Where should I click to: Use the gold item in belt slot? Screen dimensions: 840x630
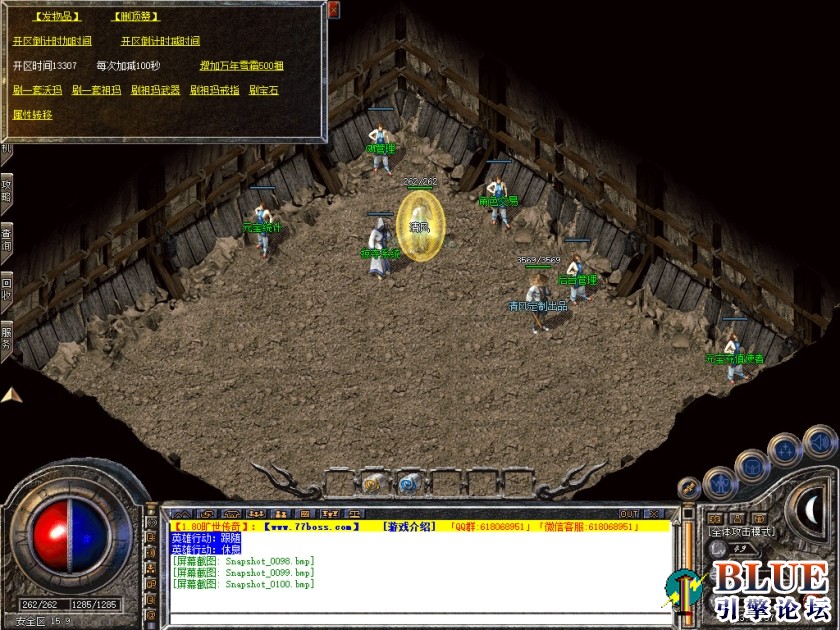pyautogui.click(x=372, y=484)
